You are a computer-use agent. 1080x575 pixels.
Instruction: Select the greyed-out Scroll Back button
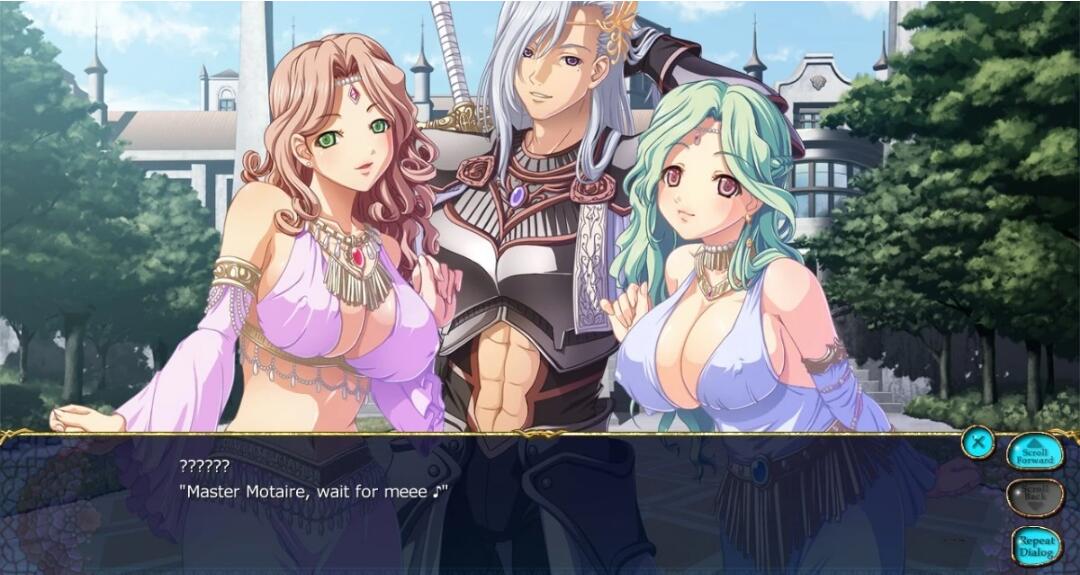1034,497
